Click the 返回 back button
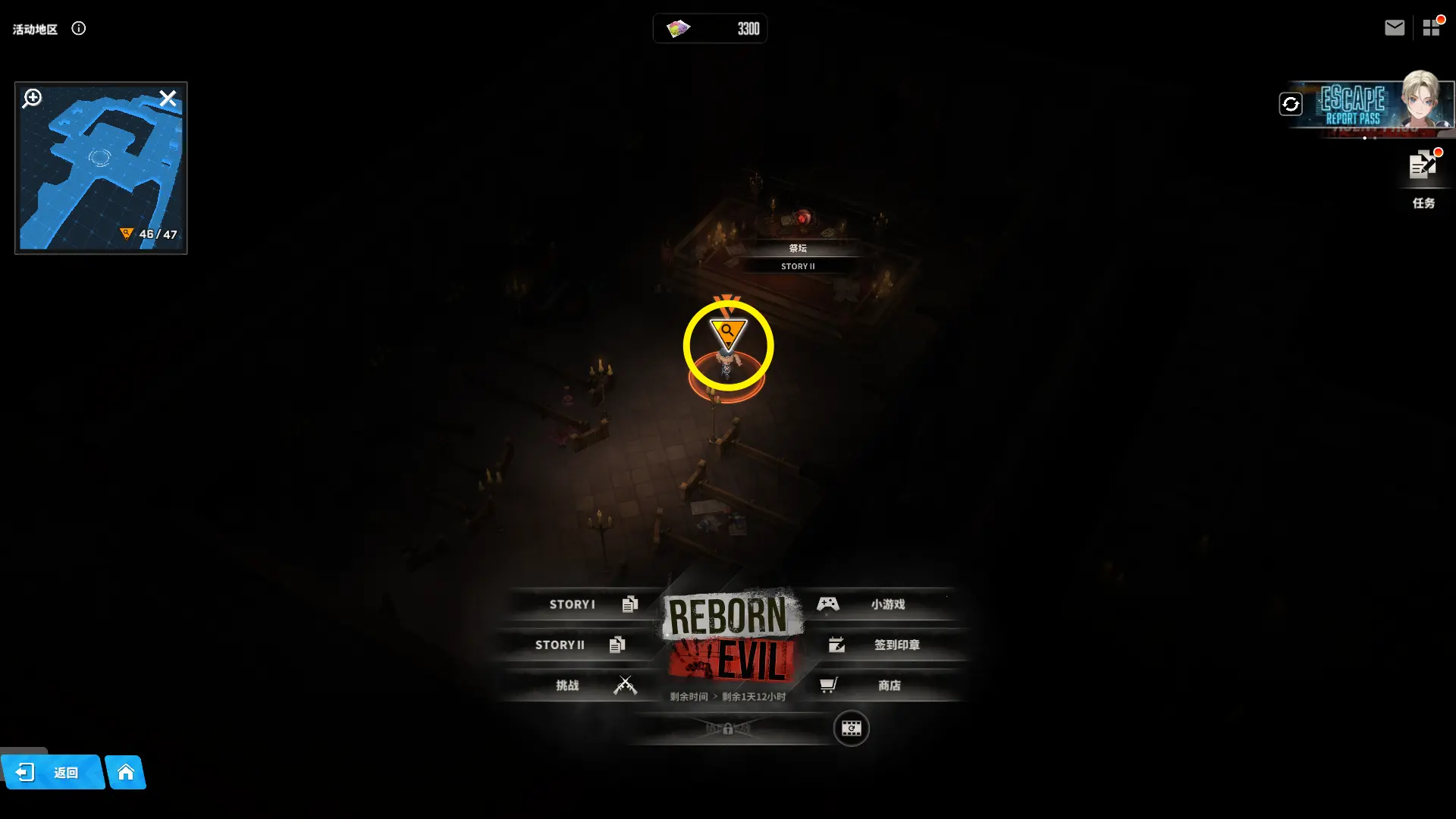The height and width of the screenshot is (819, 1456). click(52, 773)
